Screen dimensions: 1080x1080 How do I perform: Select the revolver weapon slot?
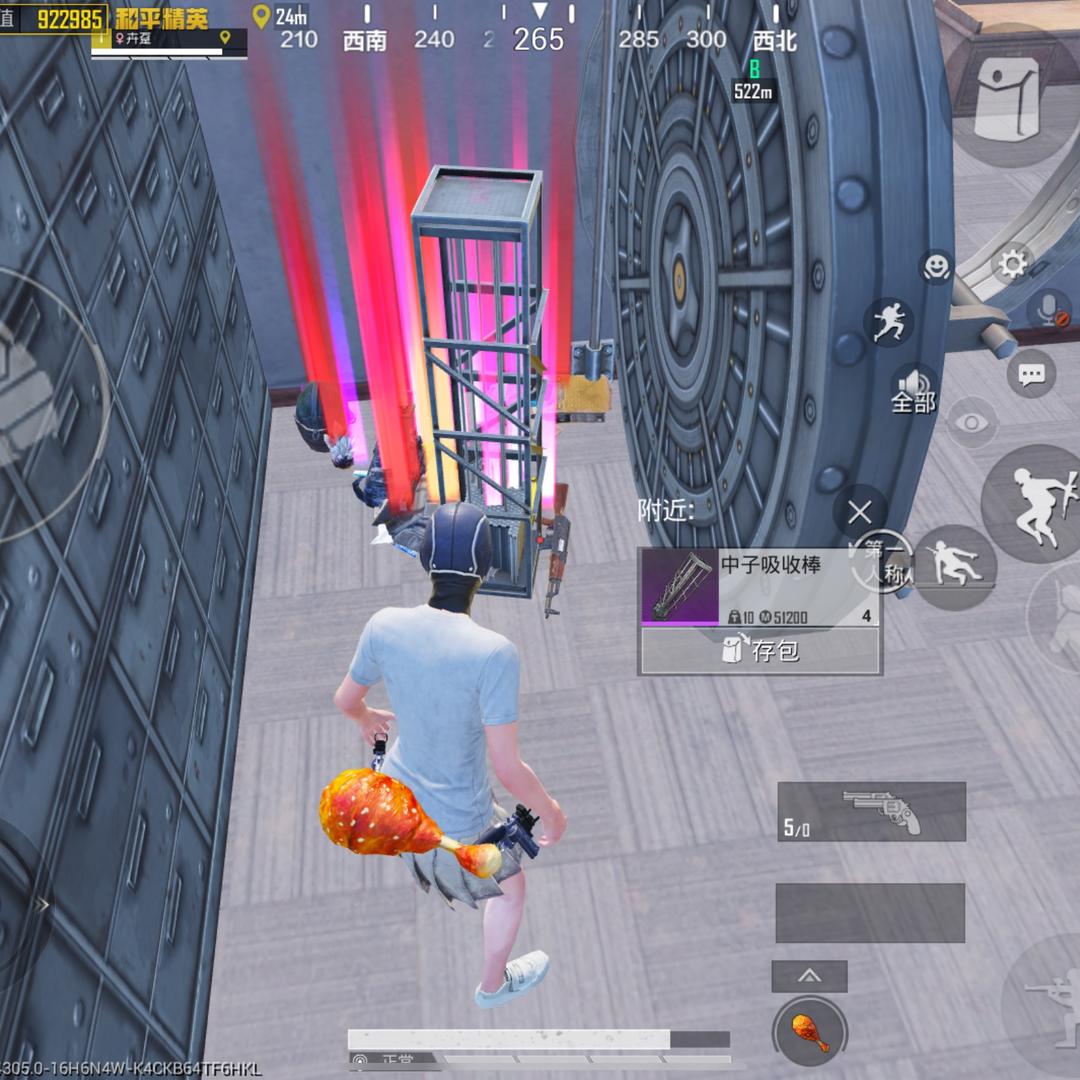click(x=871, y=811)
